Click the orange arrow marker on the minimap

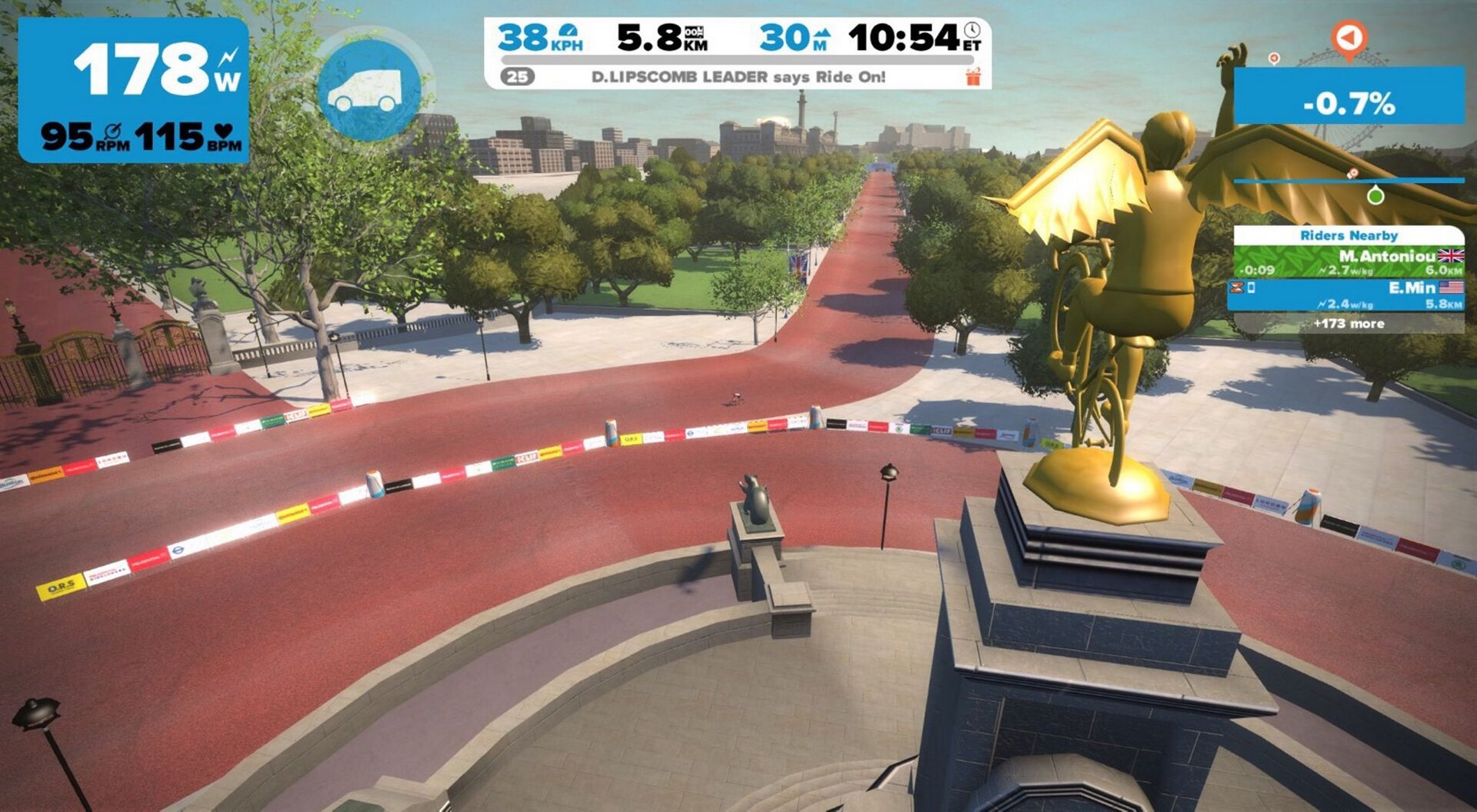[x=1349, y=38]
